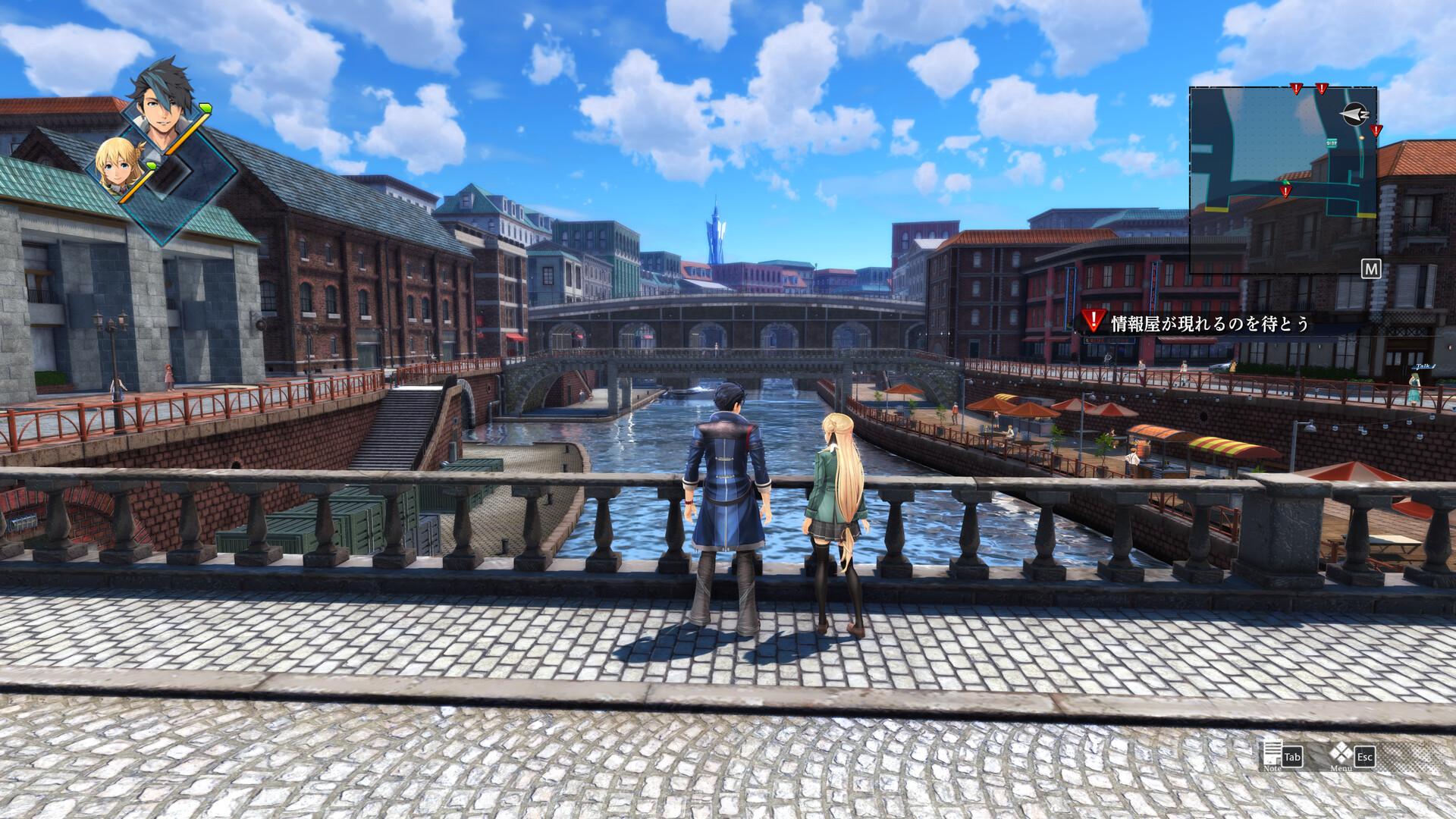The width and height of the screenshot is (1456, 819).
Task: Toggle the full map with the M key prompt
Action: (1372, 268)
